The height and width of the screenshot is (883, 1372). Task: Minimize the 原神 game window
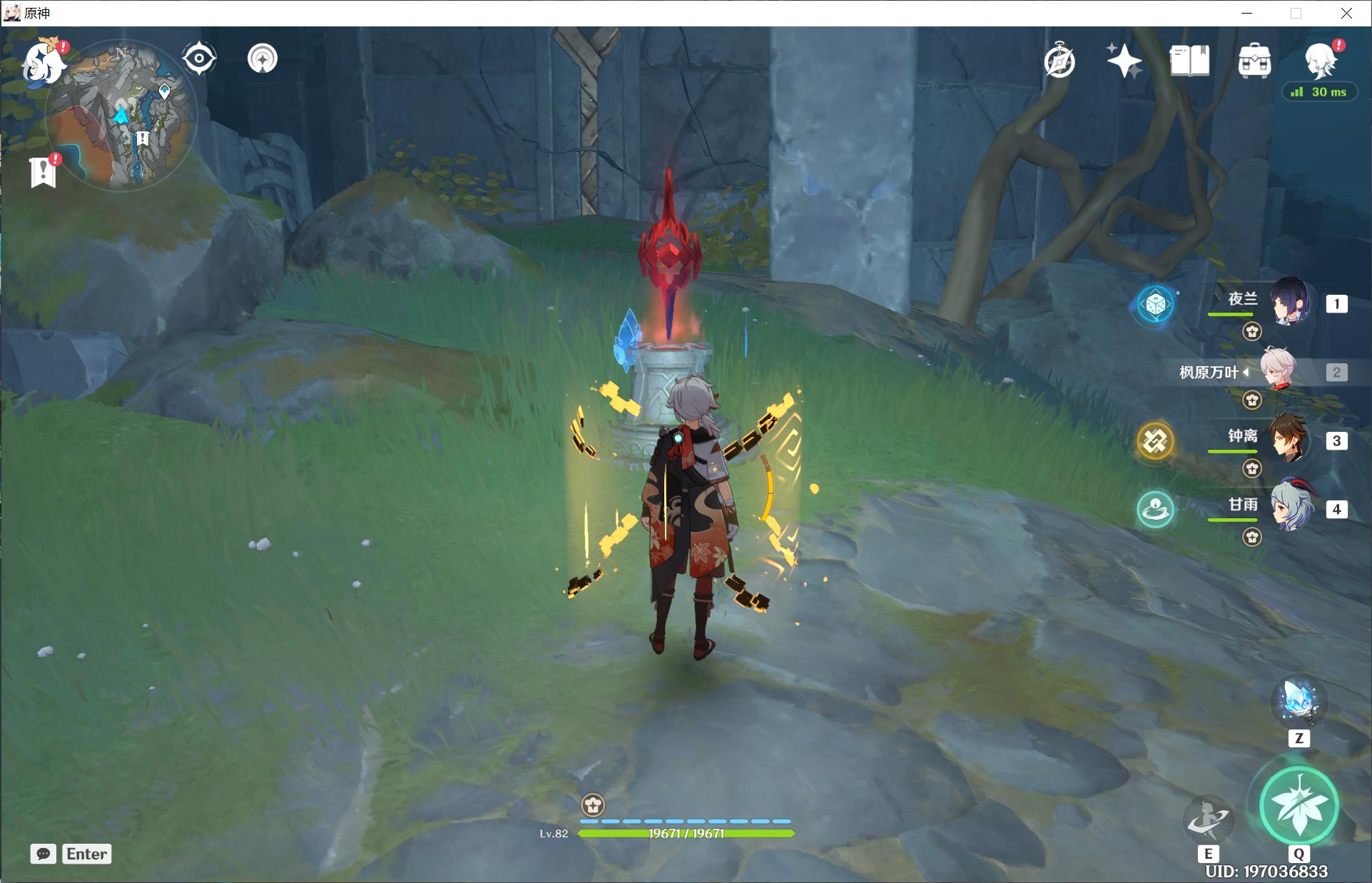tap(1246, 13)
